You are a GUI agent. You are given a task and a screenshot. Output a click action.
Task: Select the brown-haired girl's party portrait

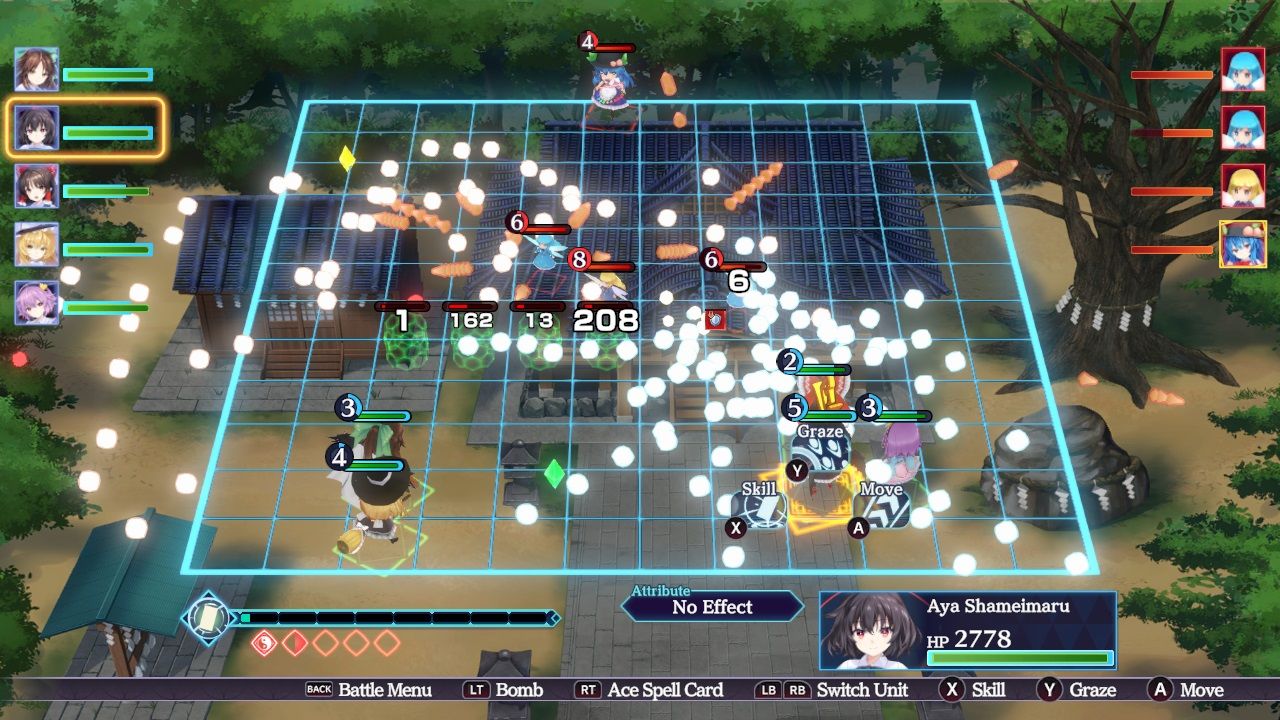point(36,70)
